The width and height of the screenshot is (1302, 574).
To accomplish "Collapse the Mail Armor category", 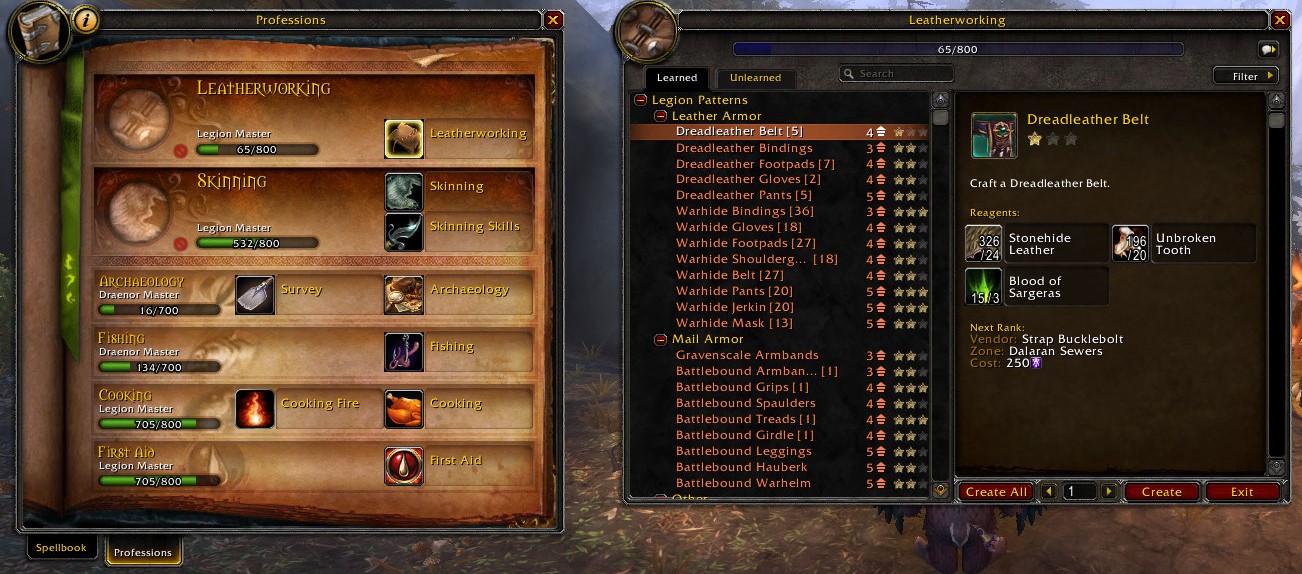I will point(661,340).
